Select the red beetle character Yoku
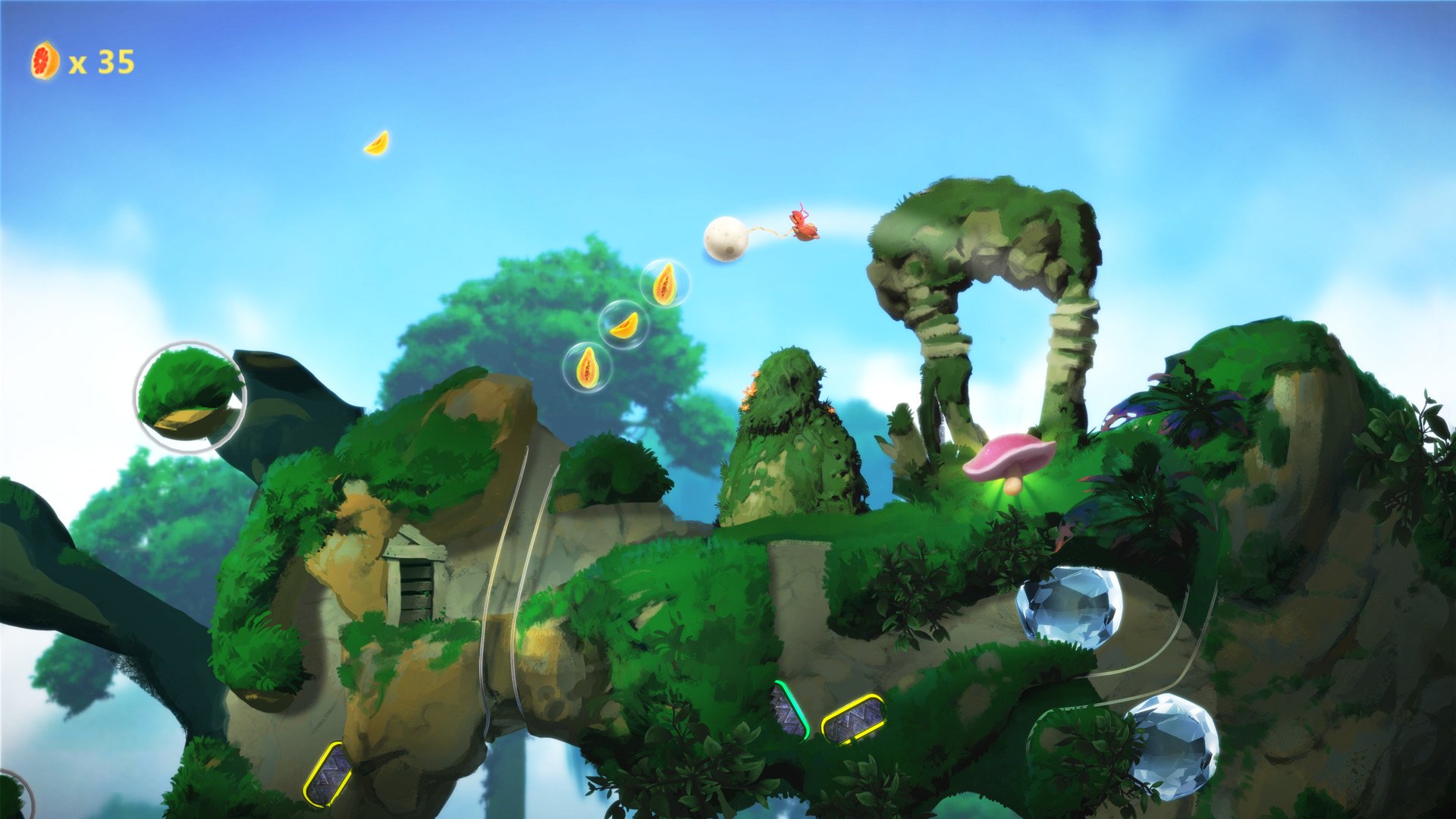The width and height of the screenshot is (1456, 819). point(802,224)
